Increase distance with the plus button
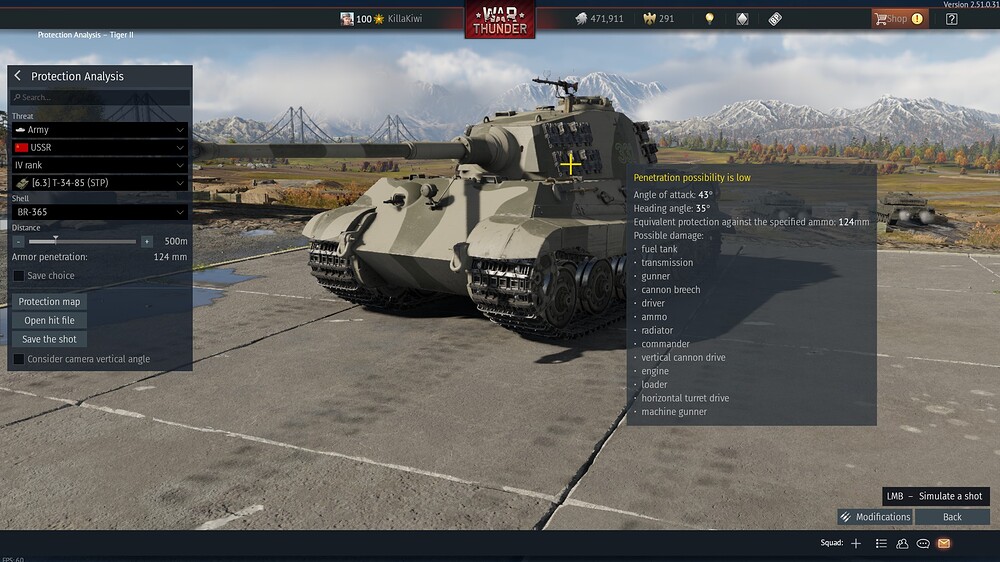This screenshot has height=562, width=1000. tap(147, 241)
